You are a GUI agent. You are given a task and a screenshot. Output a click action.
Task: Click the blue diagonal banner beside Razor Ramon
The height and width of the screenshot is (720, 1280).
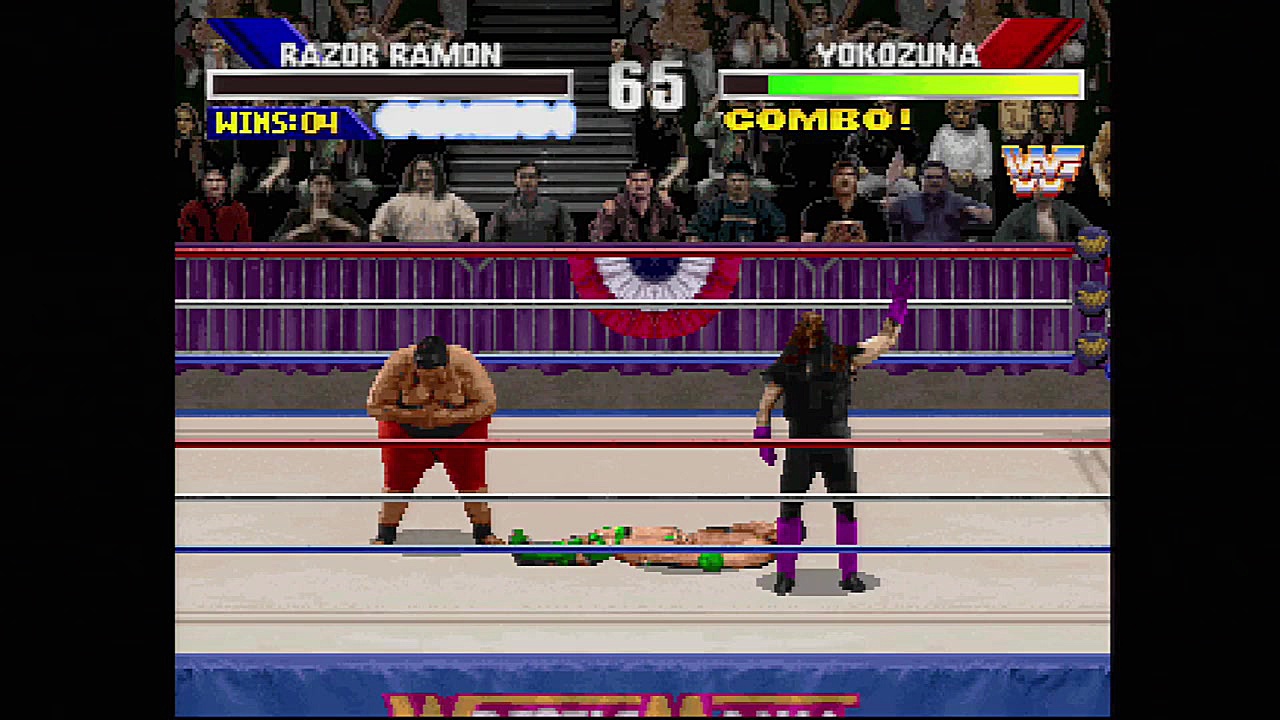click(x=250, y=35)
